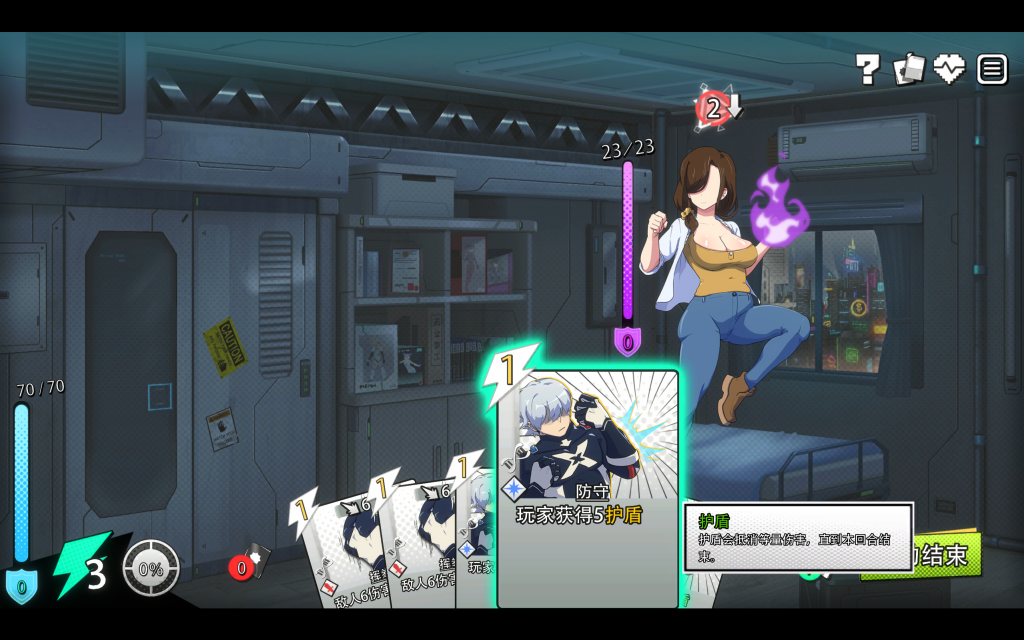1024x640 pixels.
Task: Open the question mark help screen
Action: 867,69
